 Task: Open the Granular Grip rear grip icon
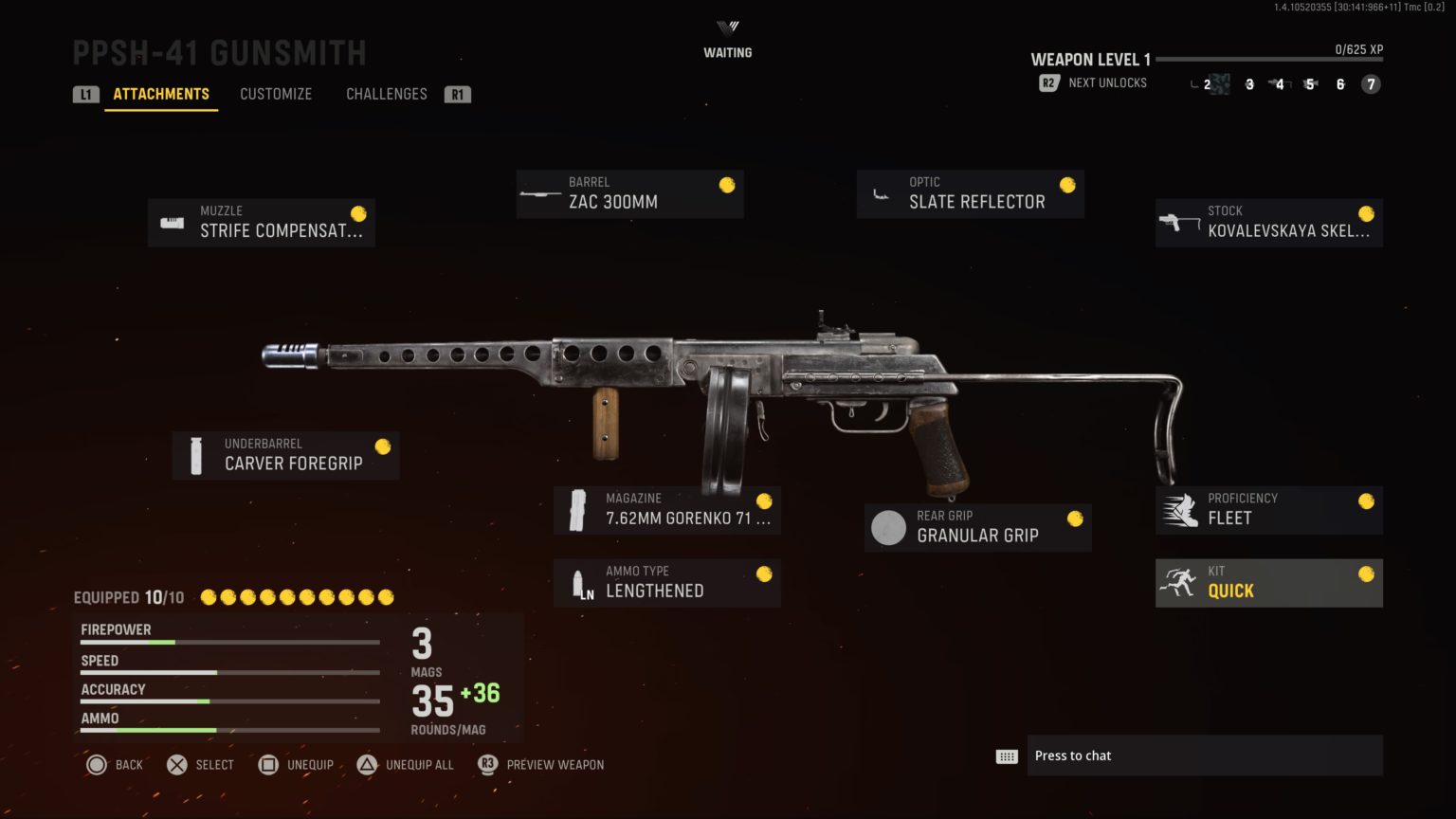889,527
